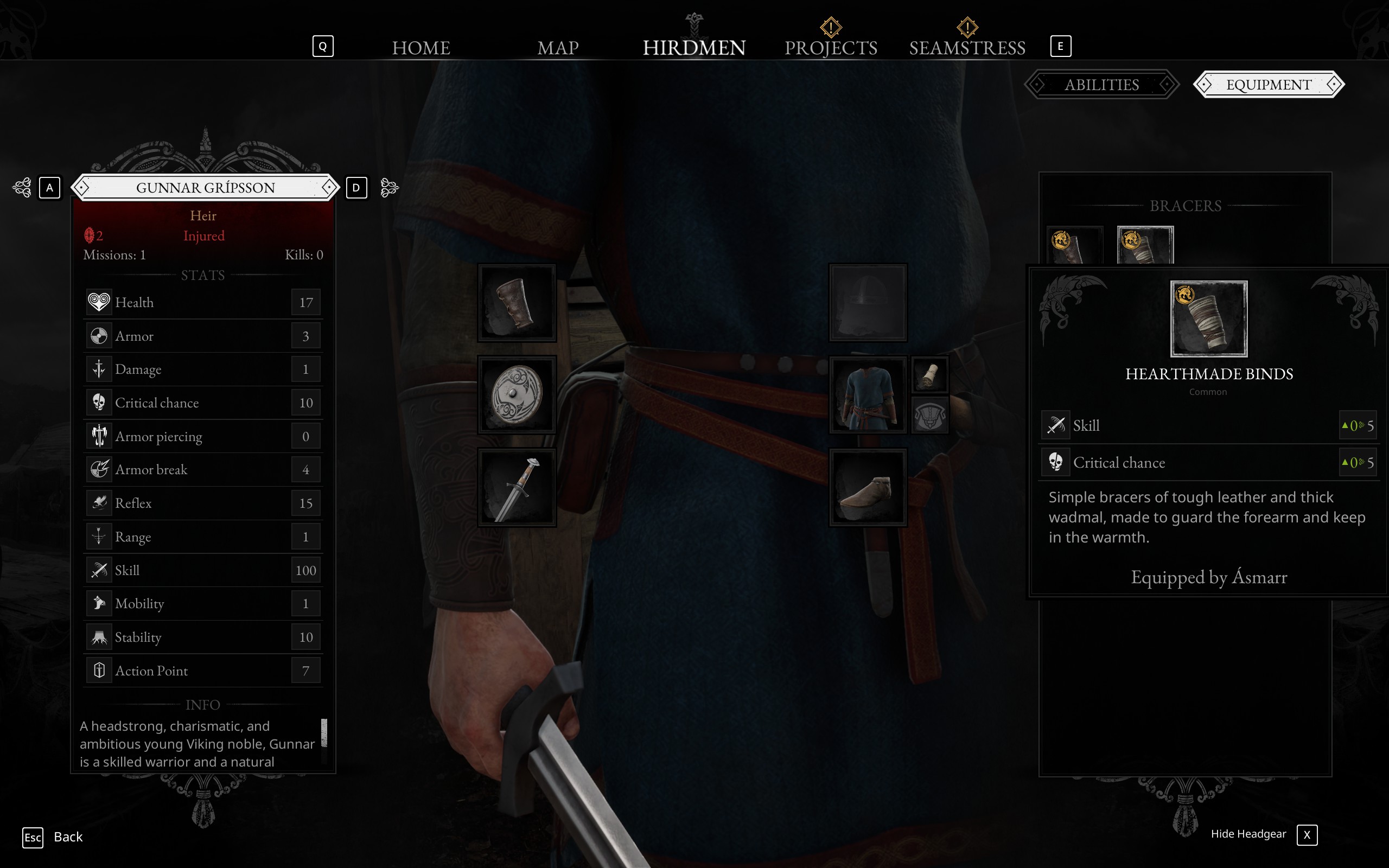Open the SEAMSTRESS tab
Screen dimensions: 1389x868
(967, 47)
